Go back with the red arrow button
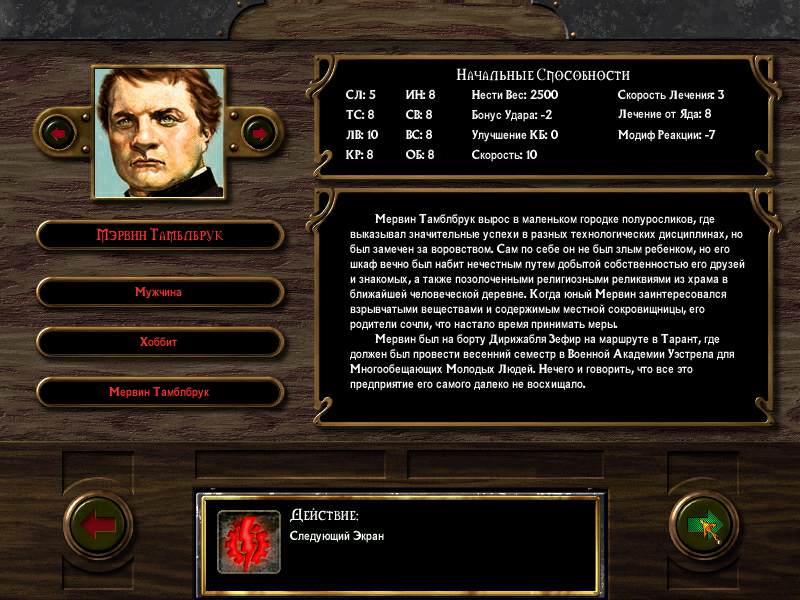Screen dimensions: 800x600 pyautogui.click(x=98, y=527)
